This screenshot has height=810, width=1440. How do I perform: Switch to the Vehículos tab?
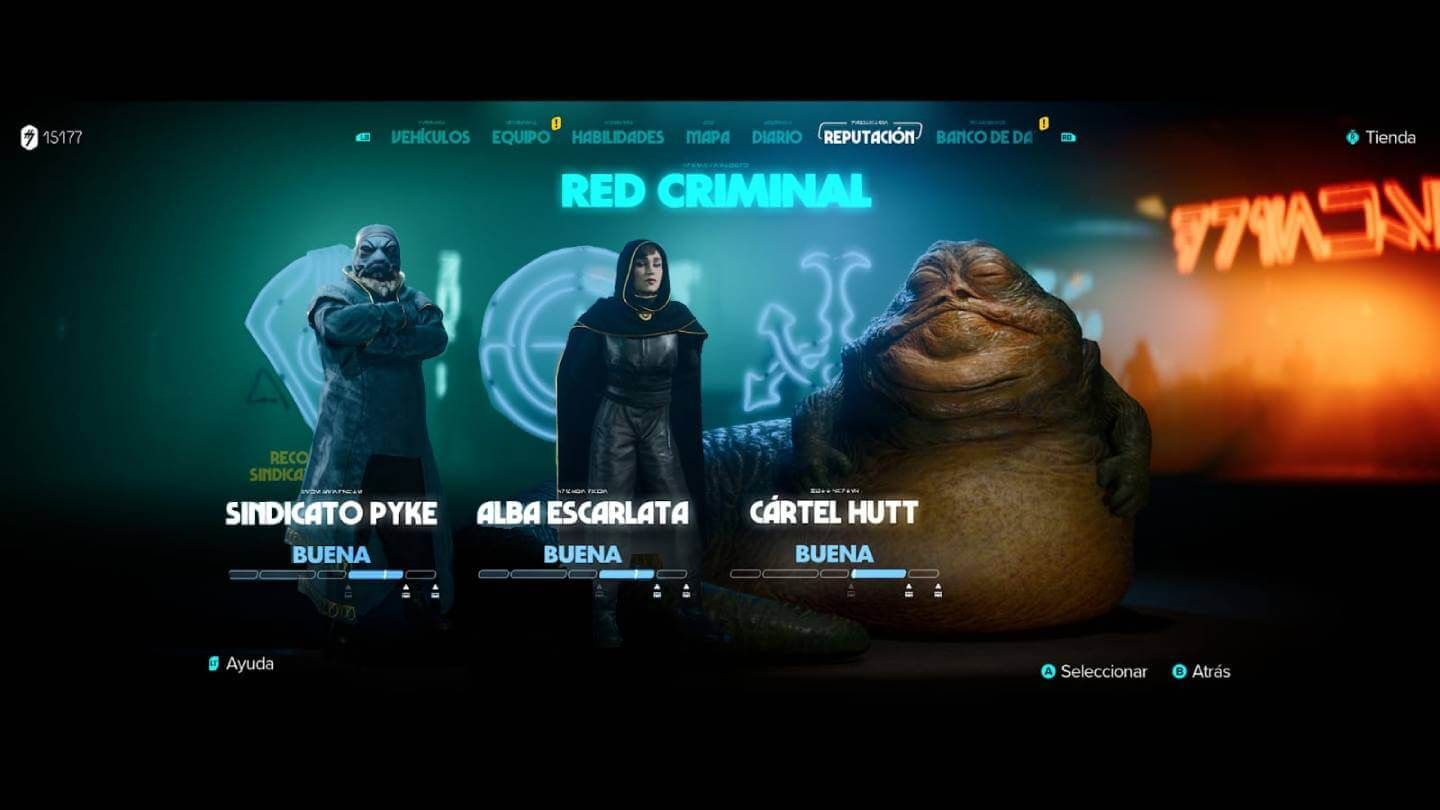[x=431, y=137]
